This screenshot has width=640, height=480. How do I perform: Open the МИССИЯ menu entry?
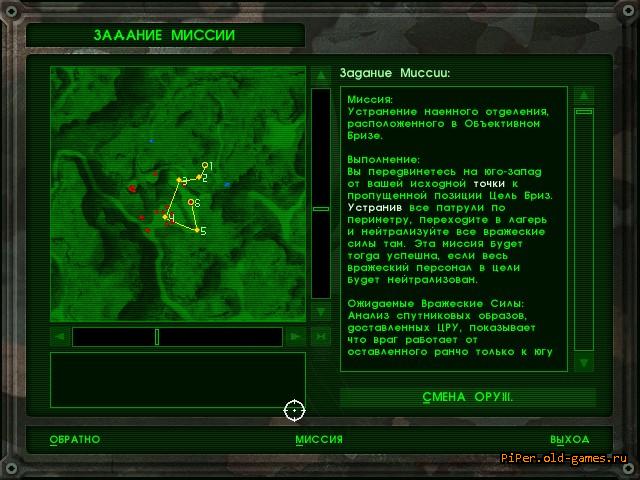point(319,439)
